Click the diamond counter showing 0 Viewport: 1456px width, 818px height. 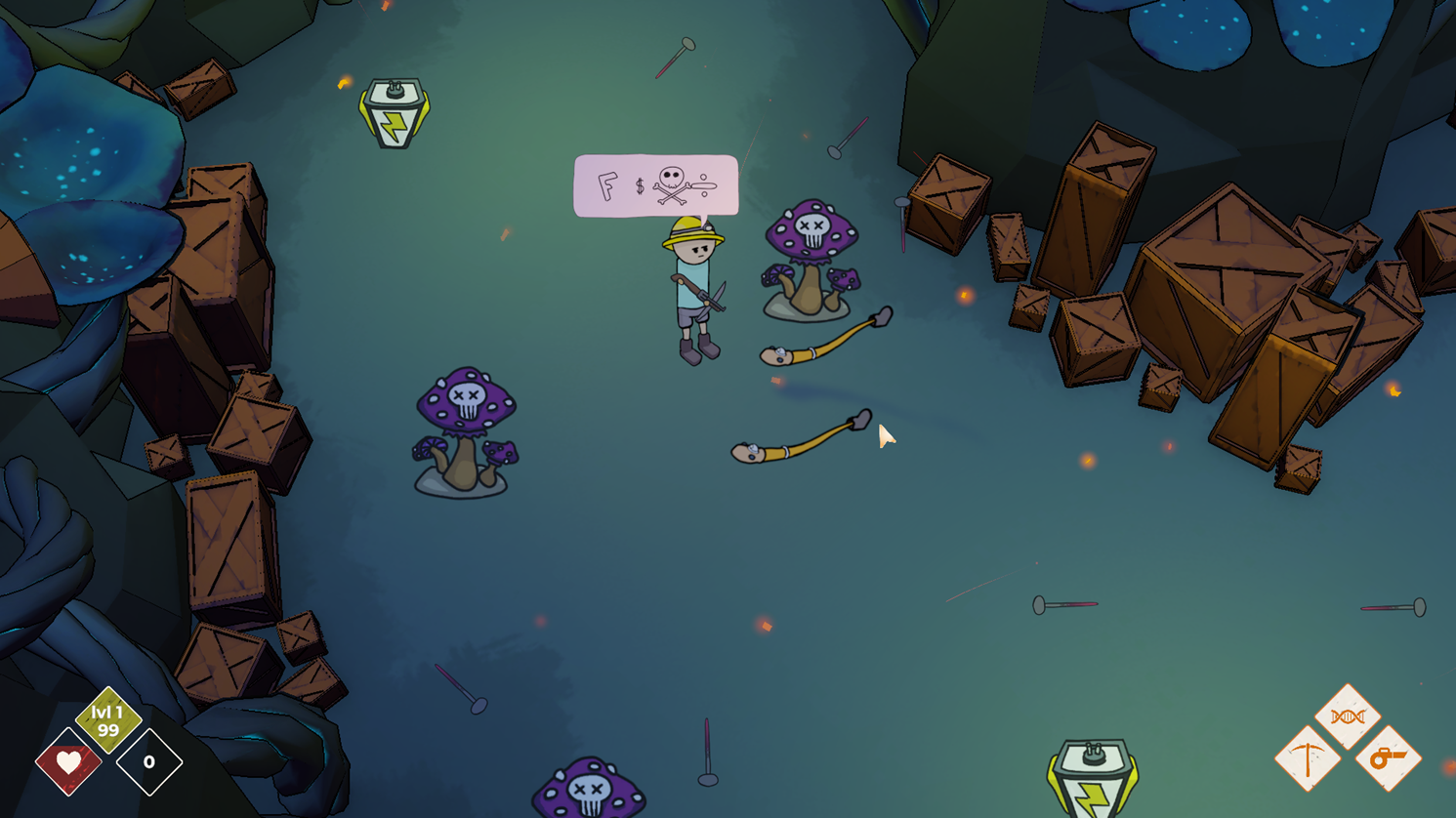point(148,762)
